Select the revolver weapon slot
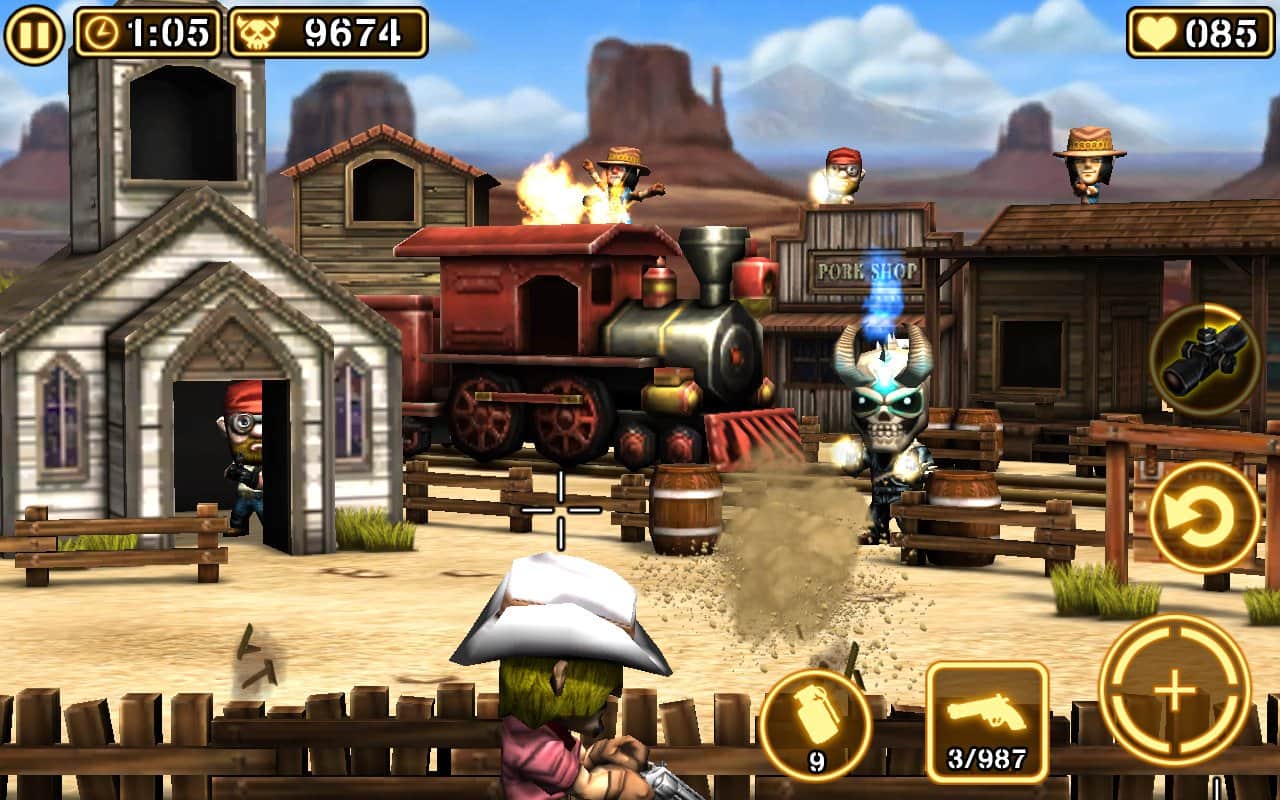 (987, 721)
